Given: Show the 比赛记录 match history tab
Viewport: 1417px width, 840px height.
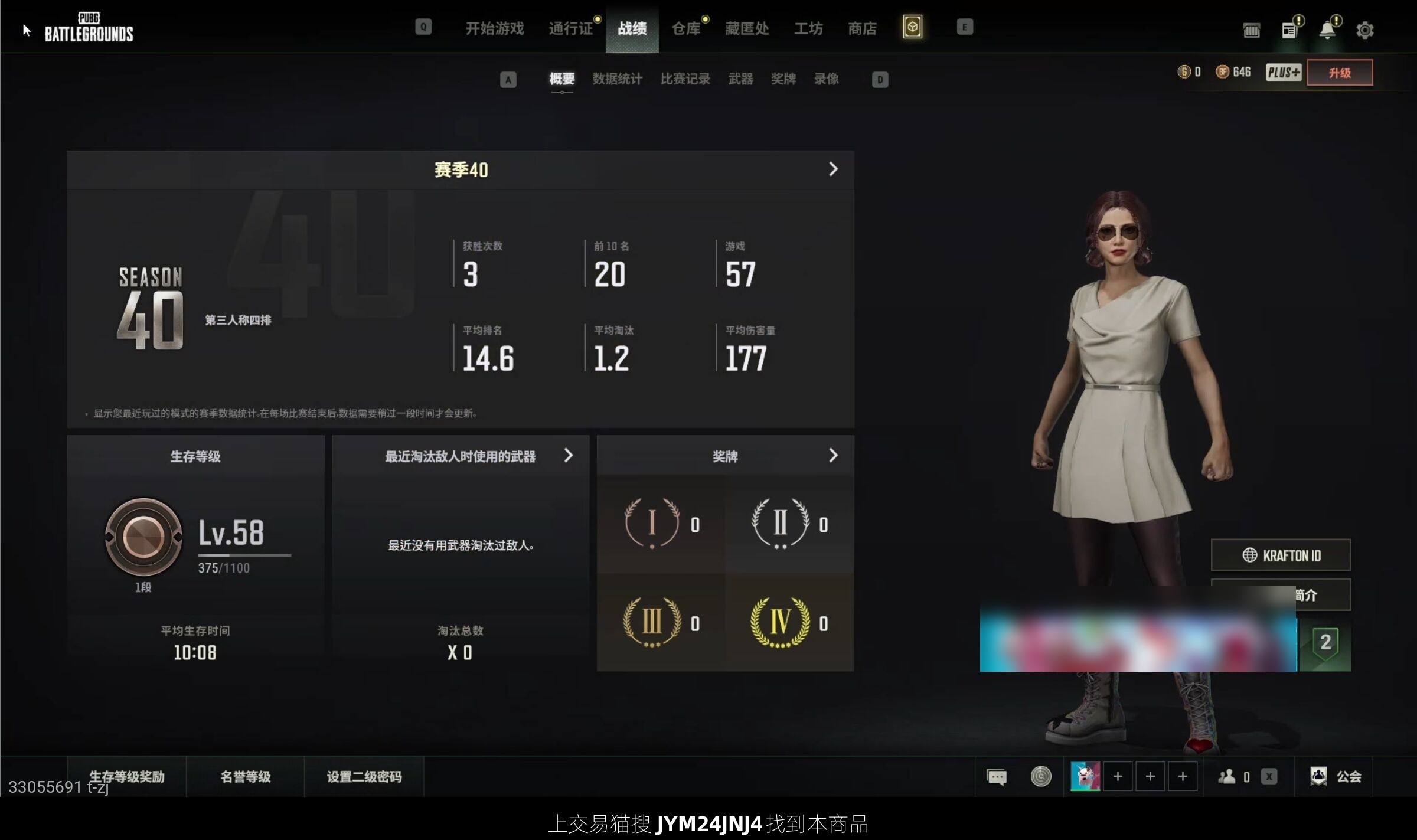Looking at the screenshot, I should coord(685,79).
